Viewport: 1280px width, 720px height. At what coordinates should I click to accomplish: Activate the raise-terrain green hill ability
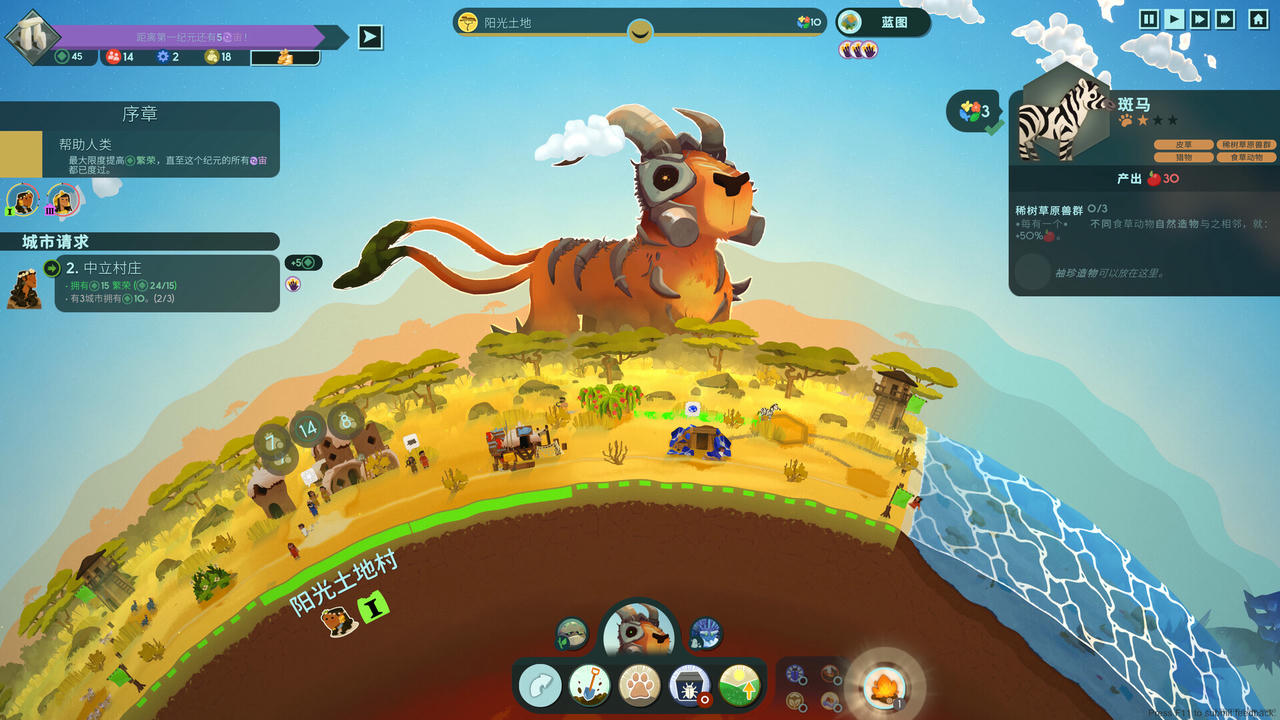pyautogui.click(x=739, y=686)
